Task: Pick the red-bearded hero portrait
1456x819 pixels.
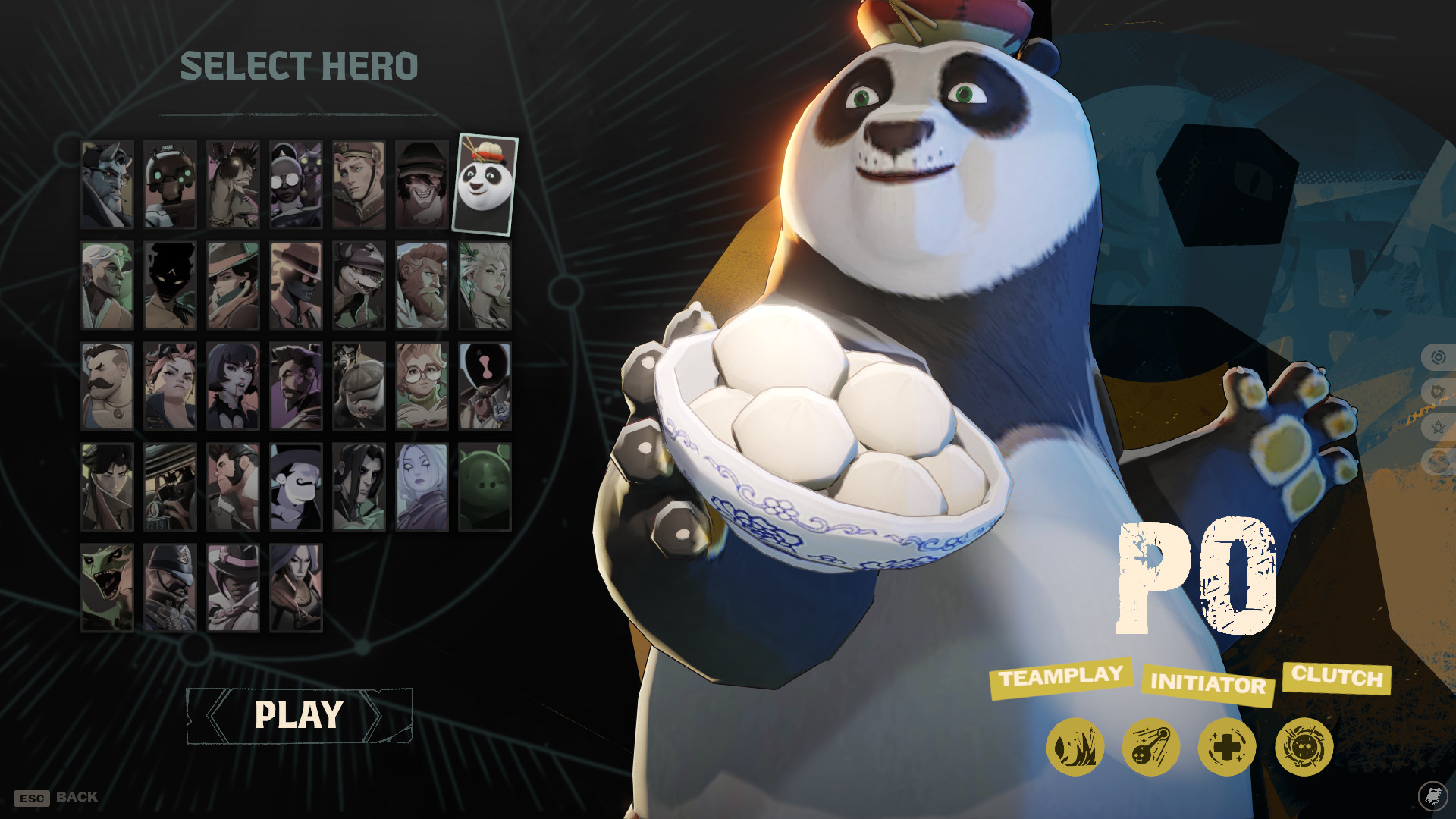Action: pyautogui.click(x=422, y=285)
